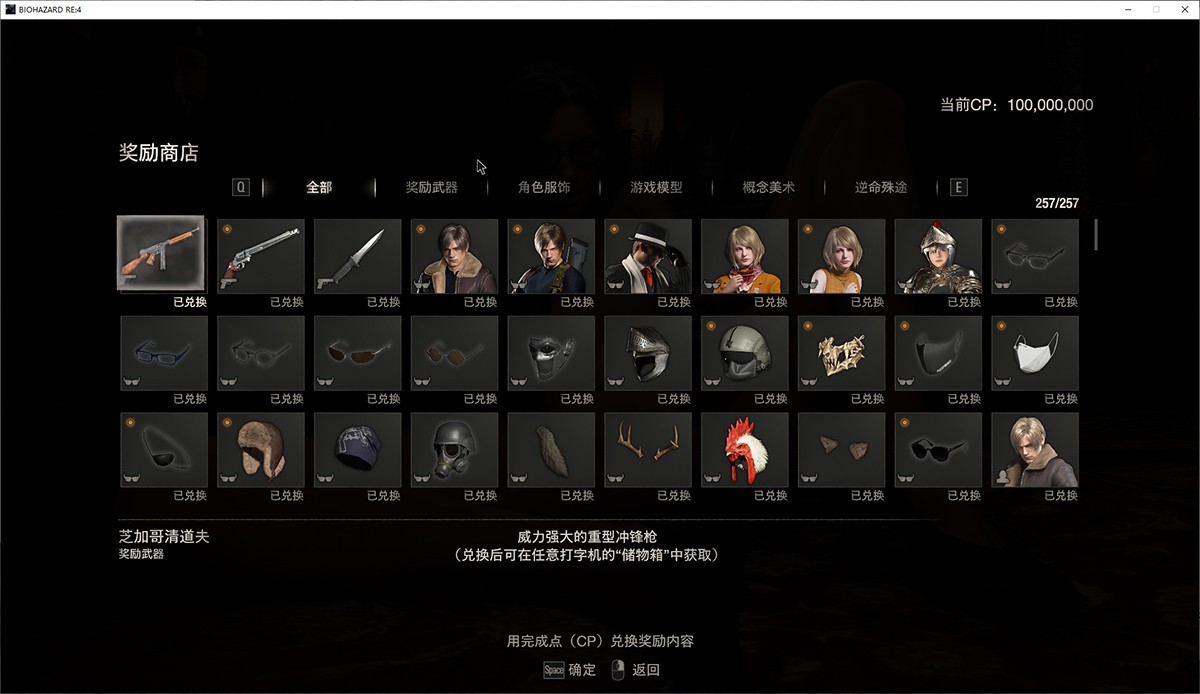The image size is (1200, 694).
Task: Choose the long-barrel revolver reward tile
Action: [261, 255]
